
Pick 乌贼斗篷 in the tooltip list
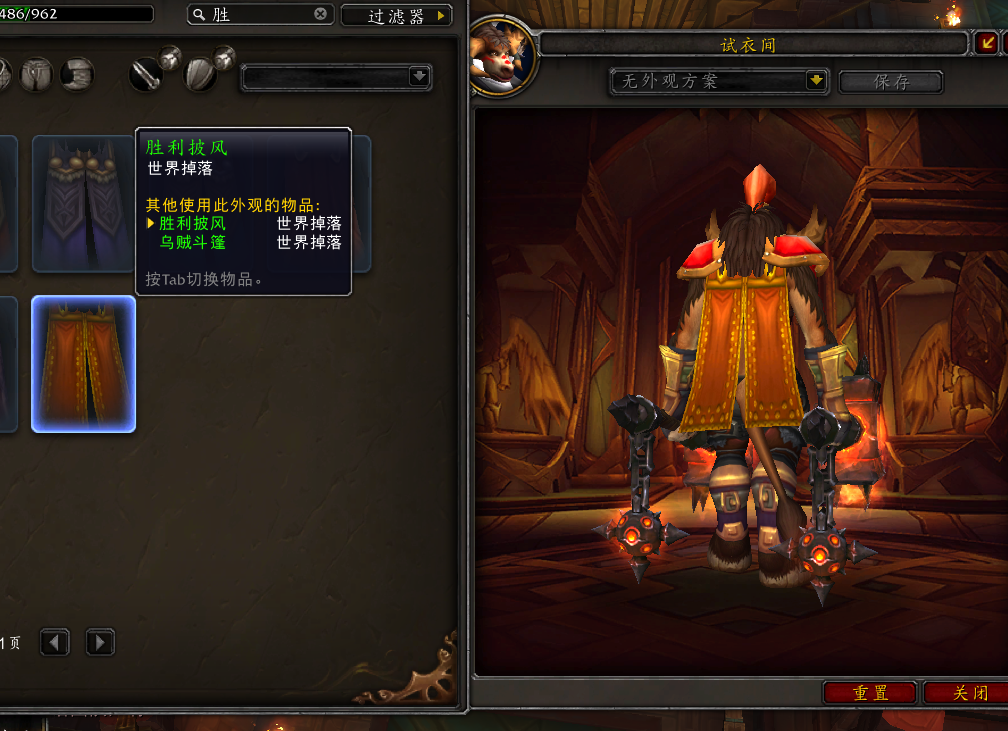193,242
